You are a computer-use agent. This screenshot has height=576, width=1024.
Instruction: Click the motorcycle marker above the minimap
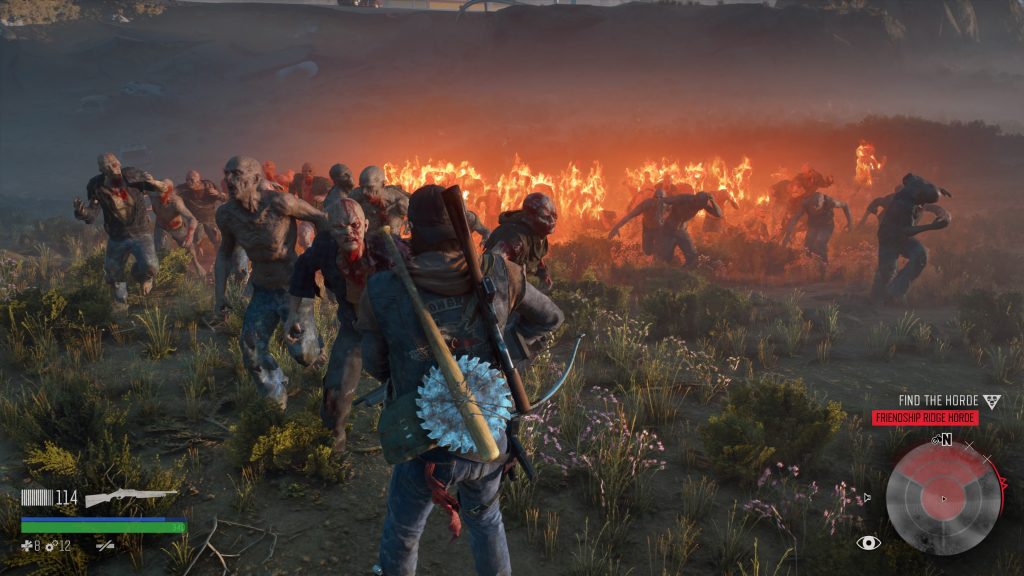(936, 439)
